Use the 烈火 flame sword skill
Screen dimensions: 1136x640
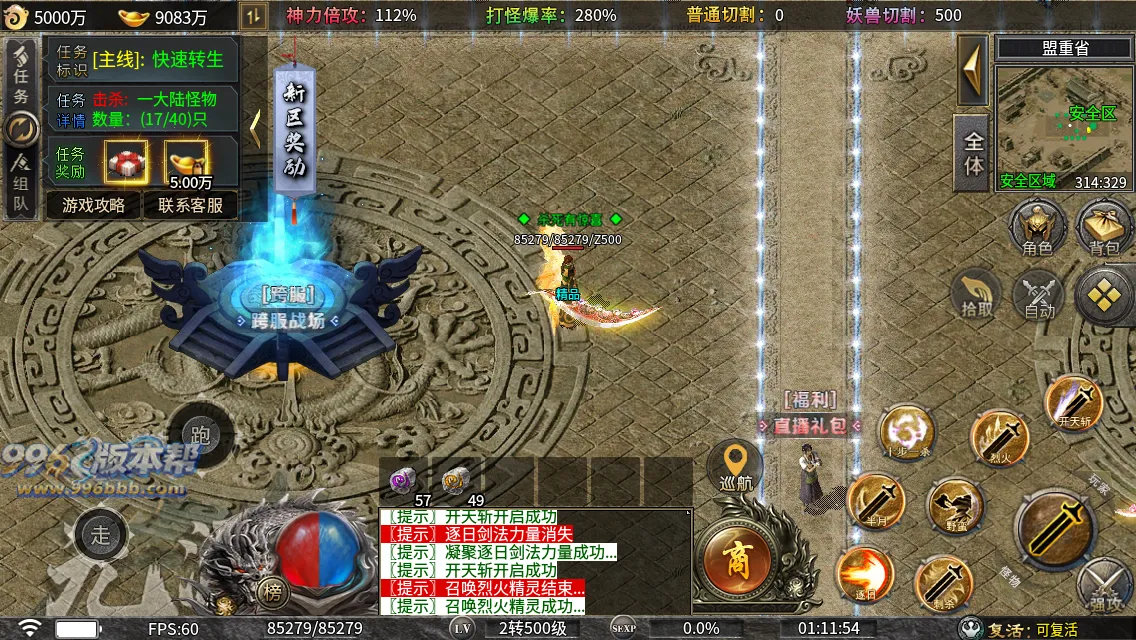(1000, 438)
